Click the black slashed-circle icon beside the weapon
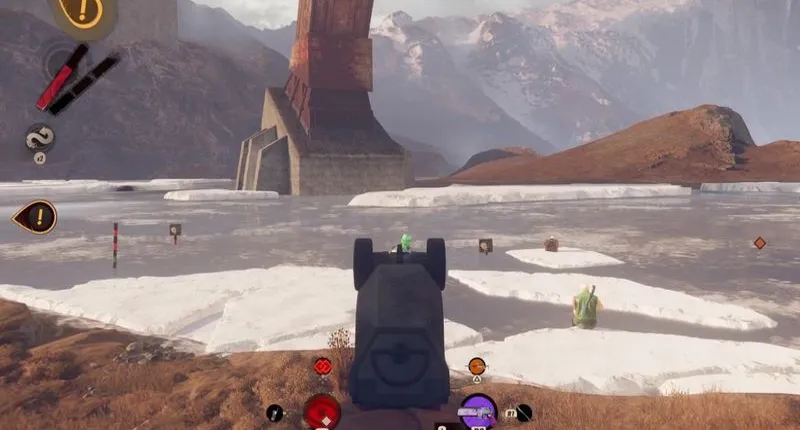 (522, 412)
